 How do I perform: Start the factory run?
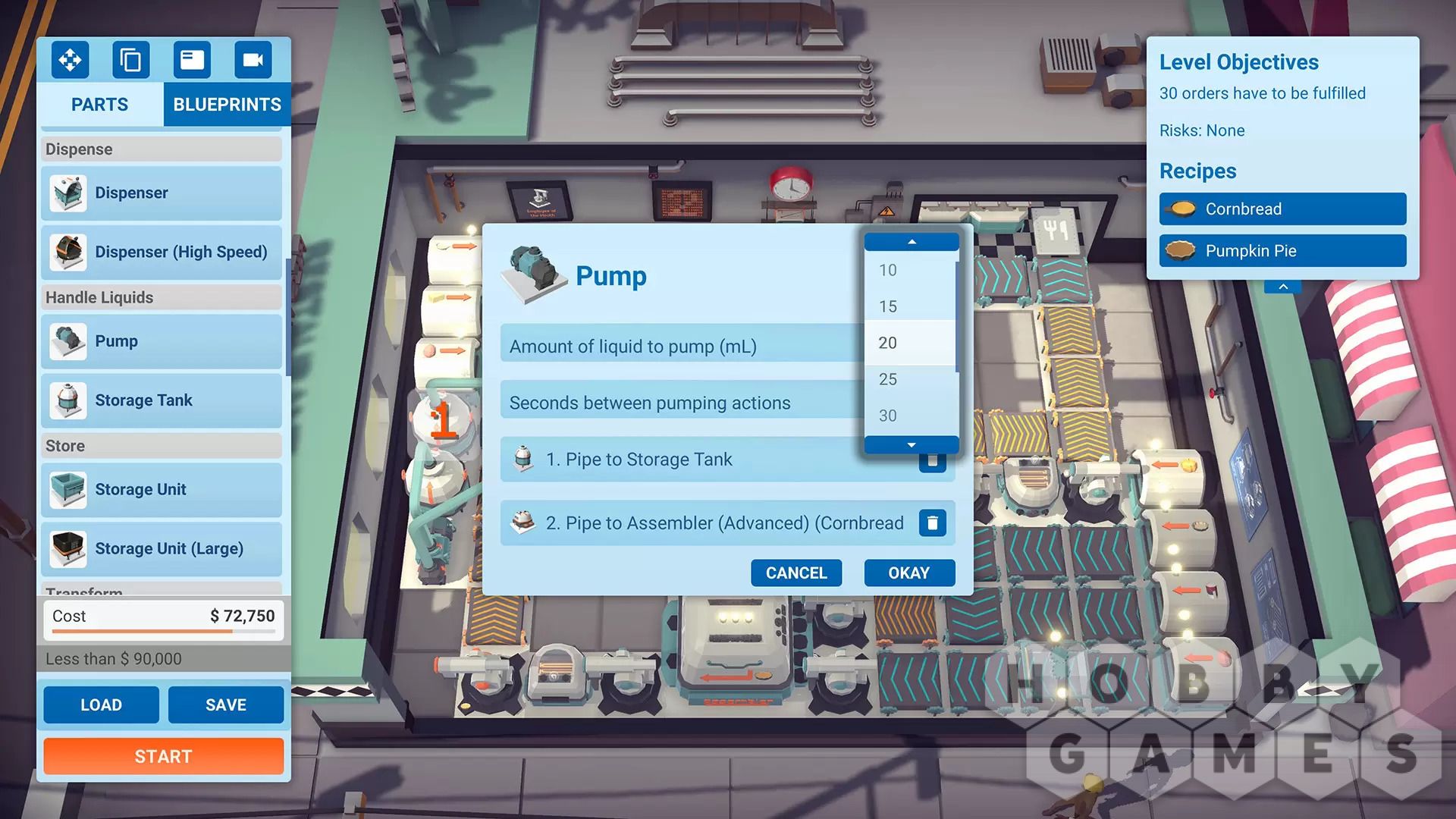(163, 756)
